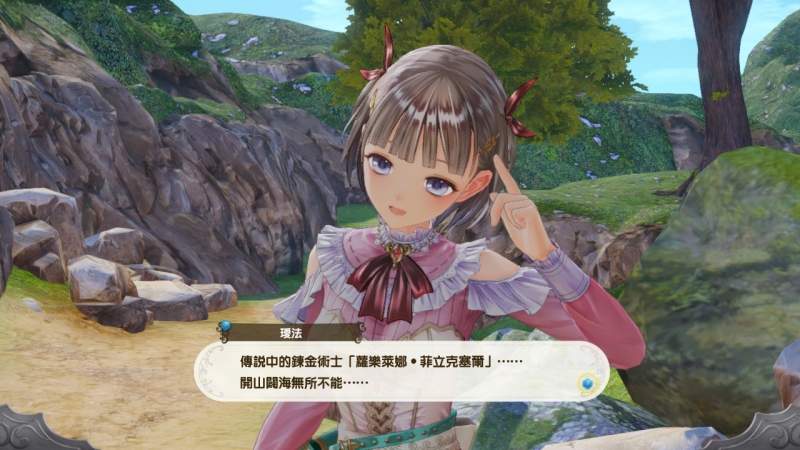Continue the dialogue by clicking the text box

coord(400,370)
